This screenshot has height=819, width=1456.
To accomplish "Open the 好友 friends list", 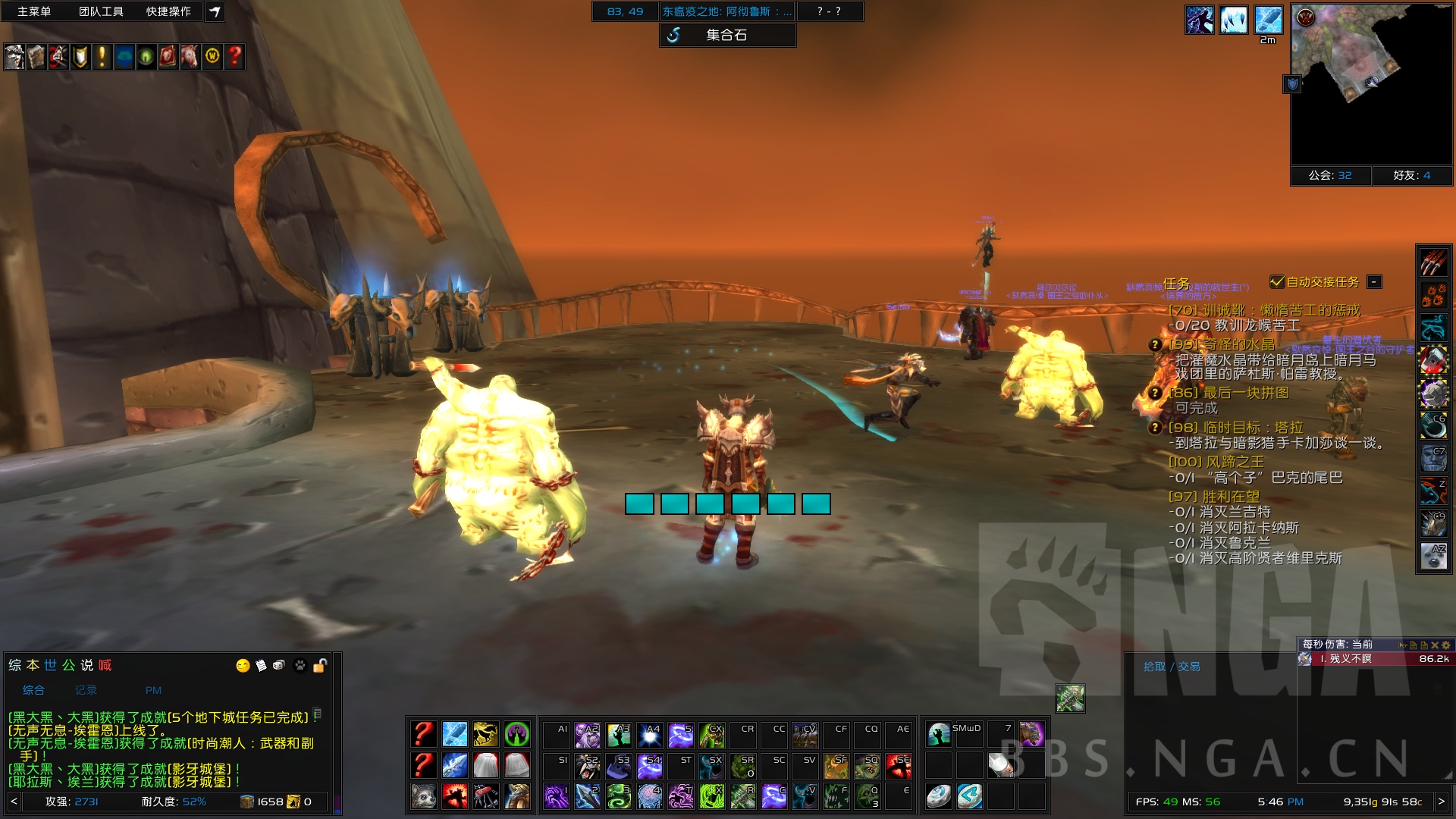I will pos(1411,175).
